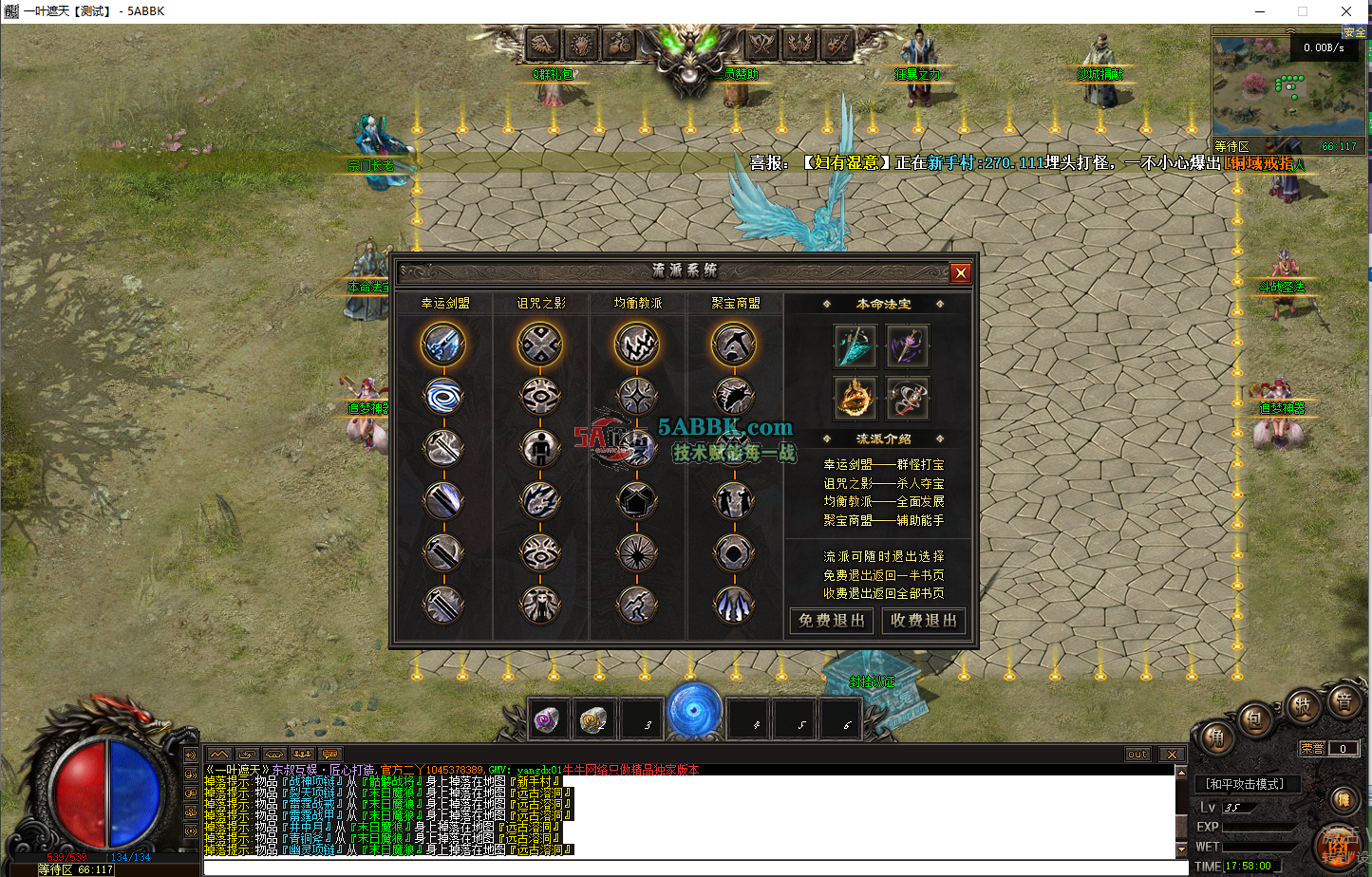The image size is (1372, 877).
Task: Click the 摊 stall icon near the EXP bar
Action: (x=1343, y=799)
